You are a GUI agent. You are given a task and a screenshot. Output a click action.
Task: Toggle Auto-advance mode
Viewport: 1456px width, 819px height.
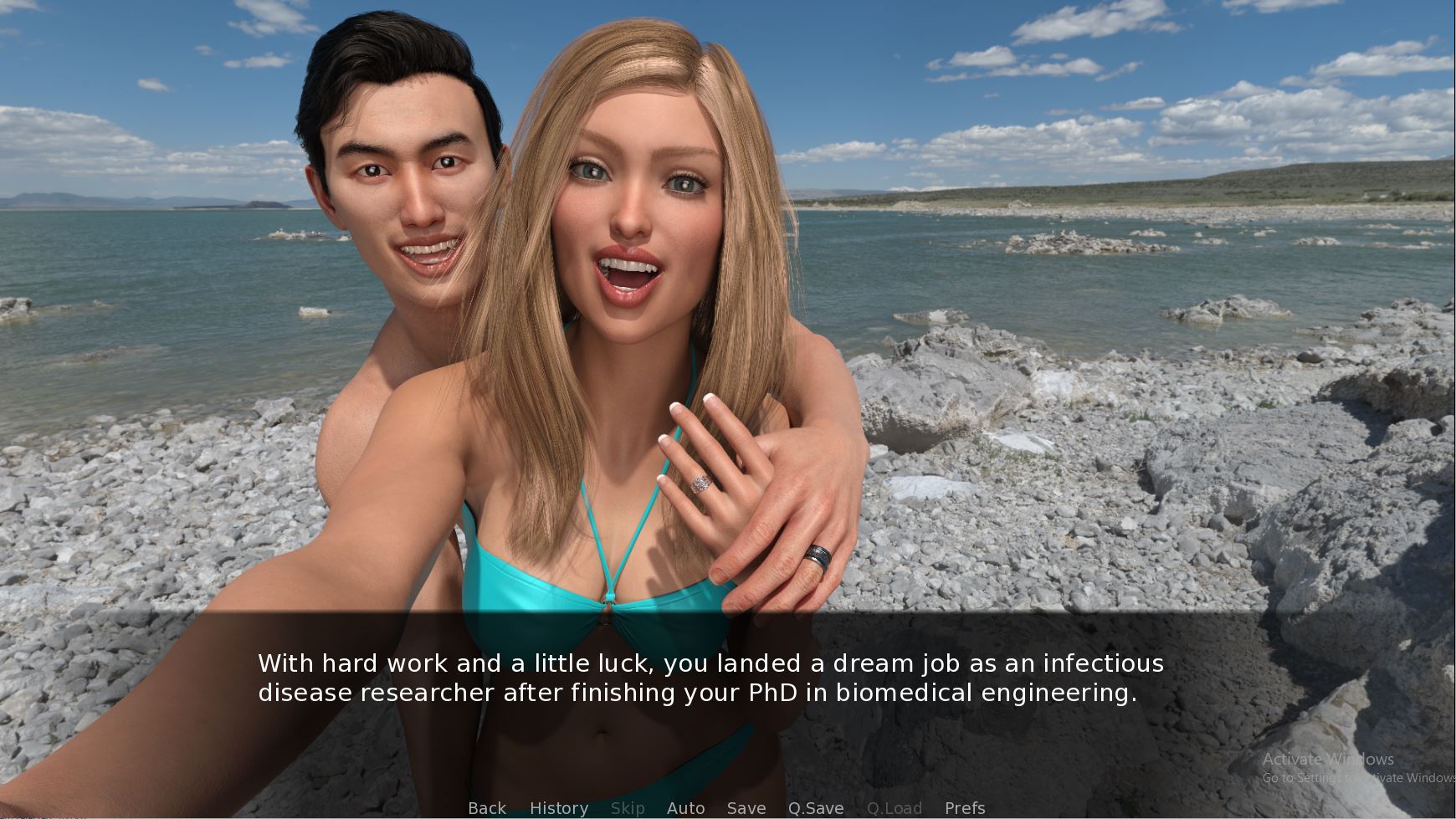click(x=685, y=808)
